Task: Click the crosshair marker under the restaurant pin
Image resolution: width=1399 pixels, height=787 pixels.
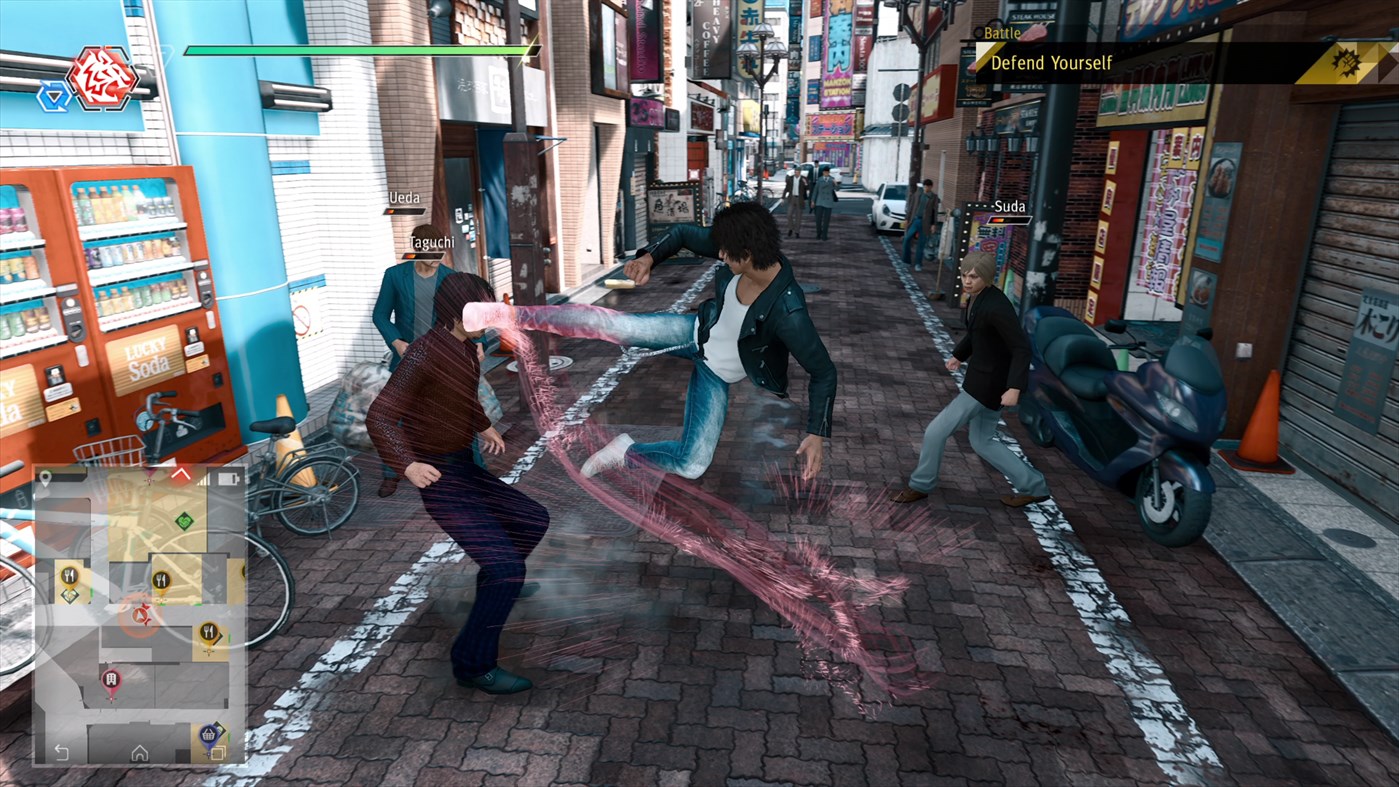Action: coord(208,651)
